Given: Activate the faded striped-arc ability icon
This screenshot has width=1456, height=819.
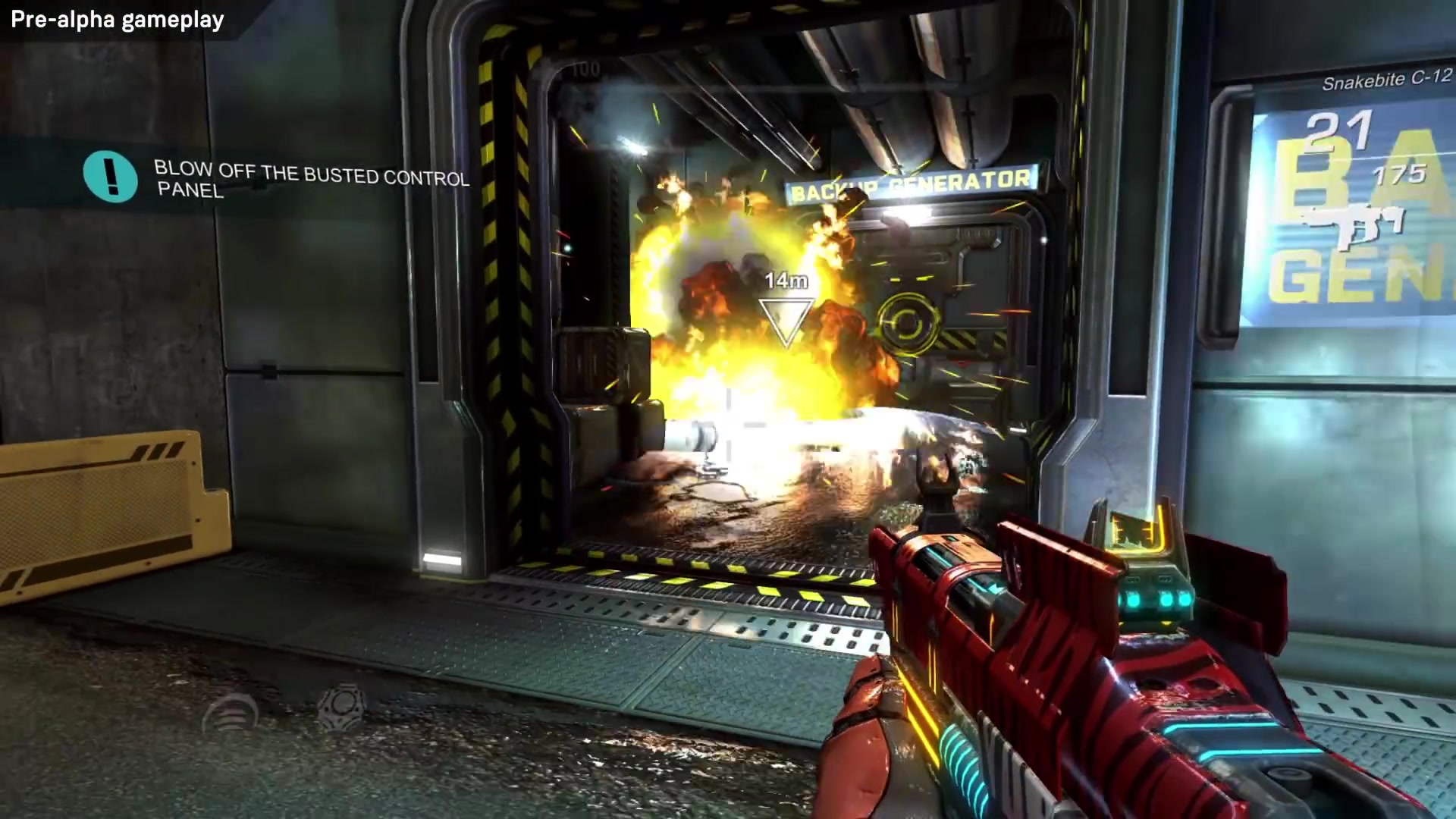Looking at the screenshot, I should pos(231,711).
